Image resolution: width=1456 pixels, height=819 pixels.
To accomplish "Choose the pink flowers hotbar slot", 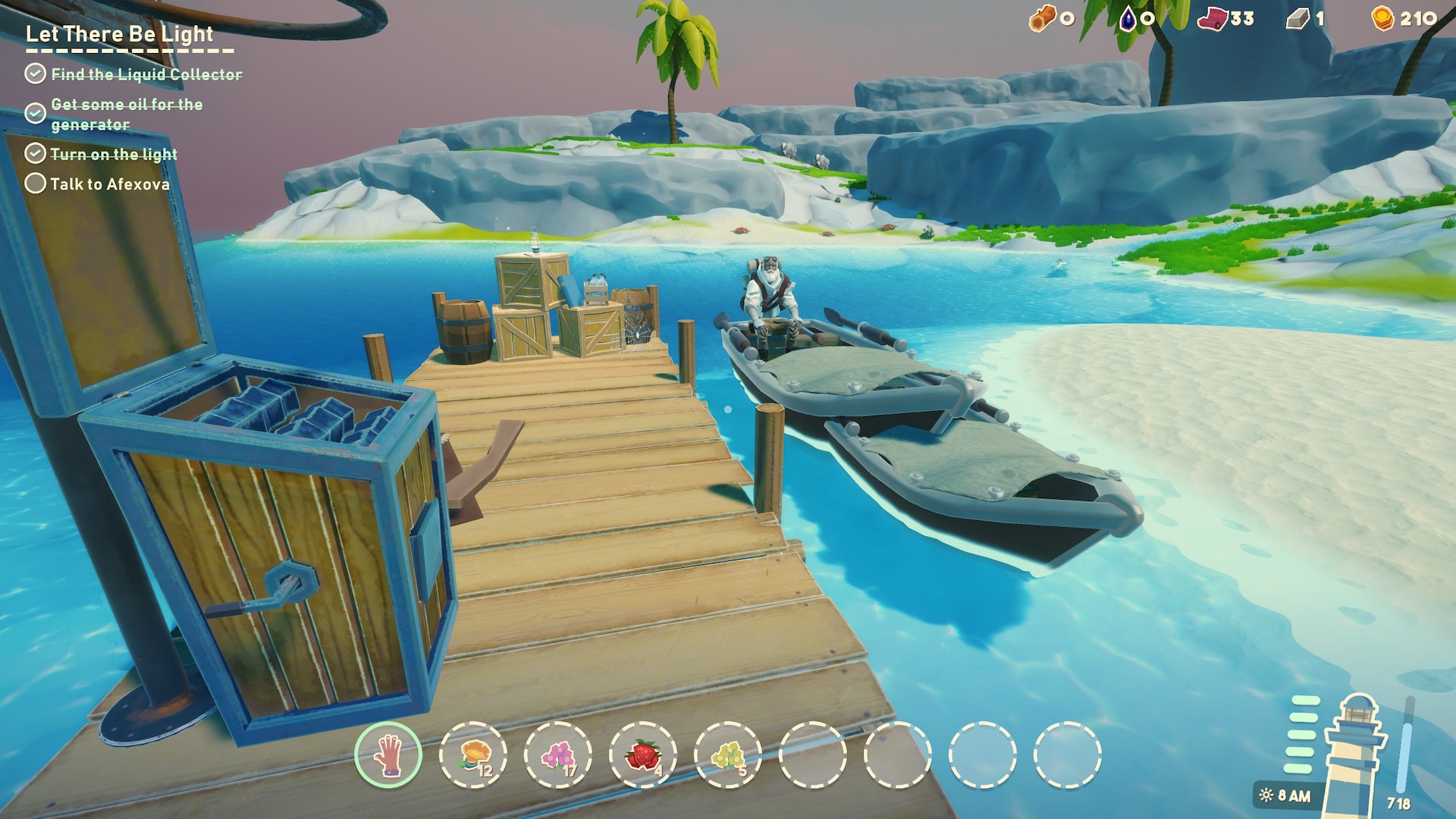I will [x=558, y=755].
